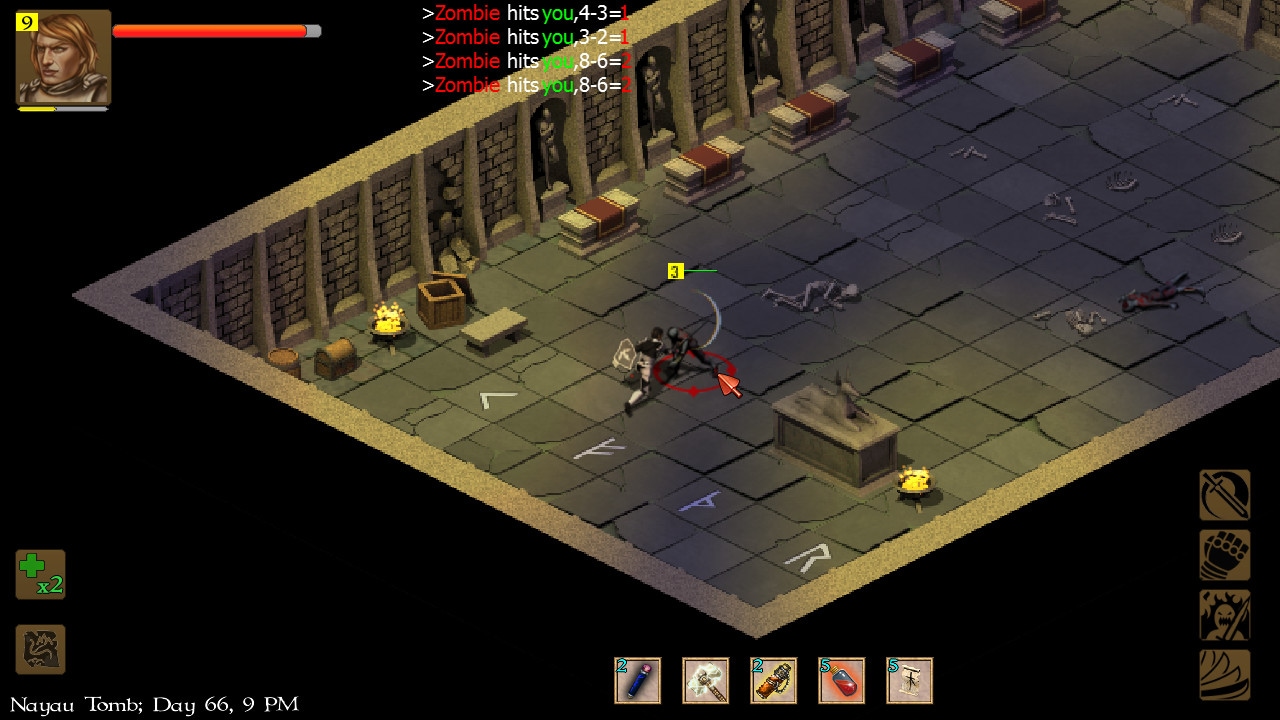Activate the sweeping claw ability
This screenshot has height=720, width=1280.
pyautogui.click(x=1225, y=675)
